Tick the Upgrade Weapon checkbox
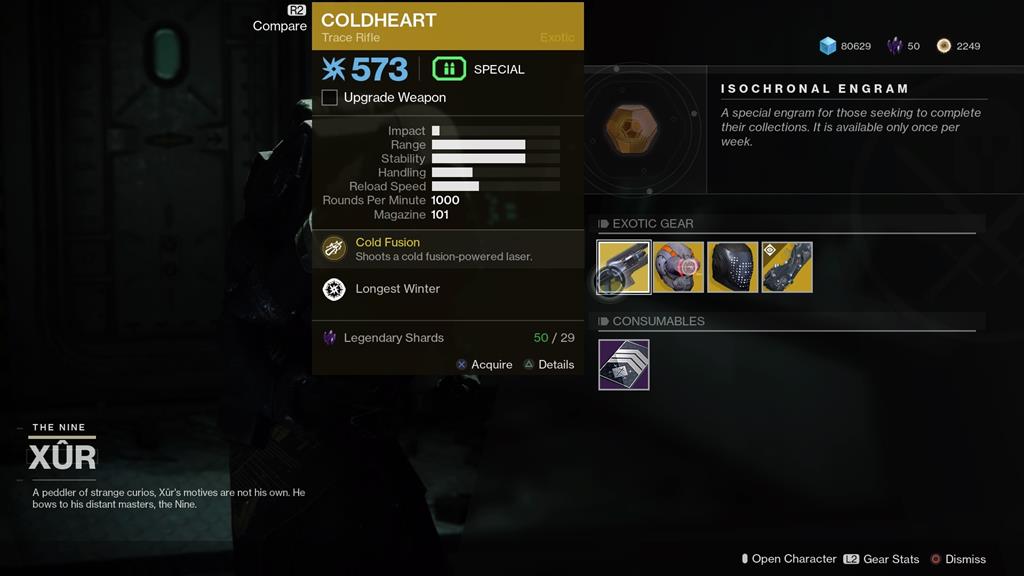 click(330, 98)
